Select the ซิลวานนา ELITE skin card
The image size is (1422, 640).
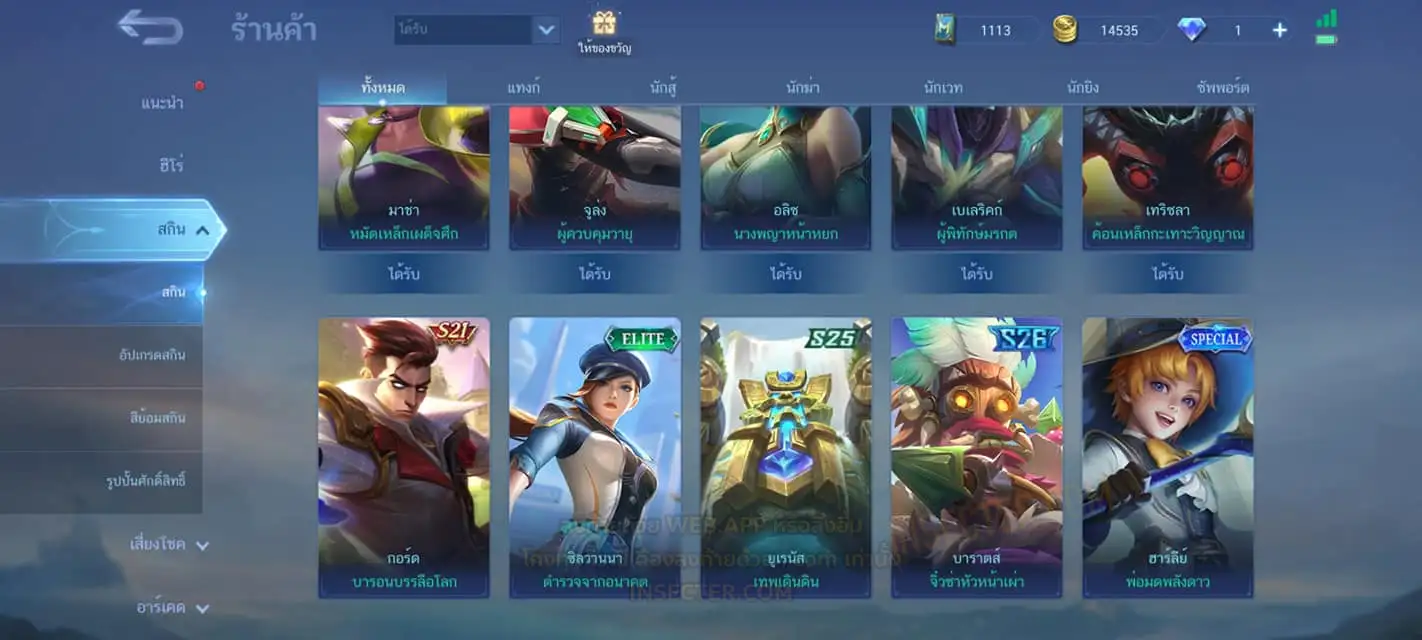595,457
